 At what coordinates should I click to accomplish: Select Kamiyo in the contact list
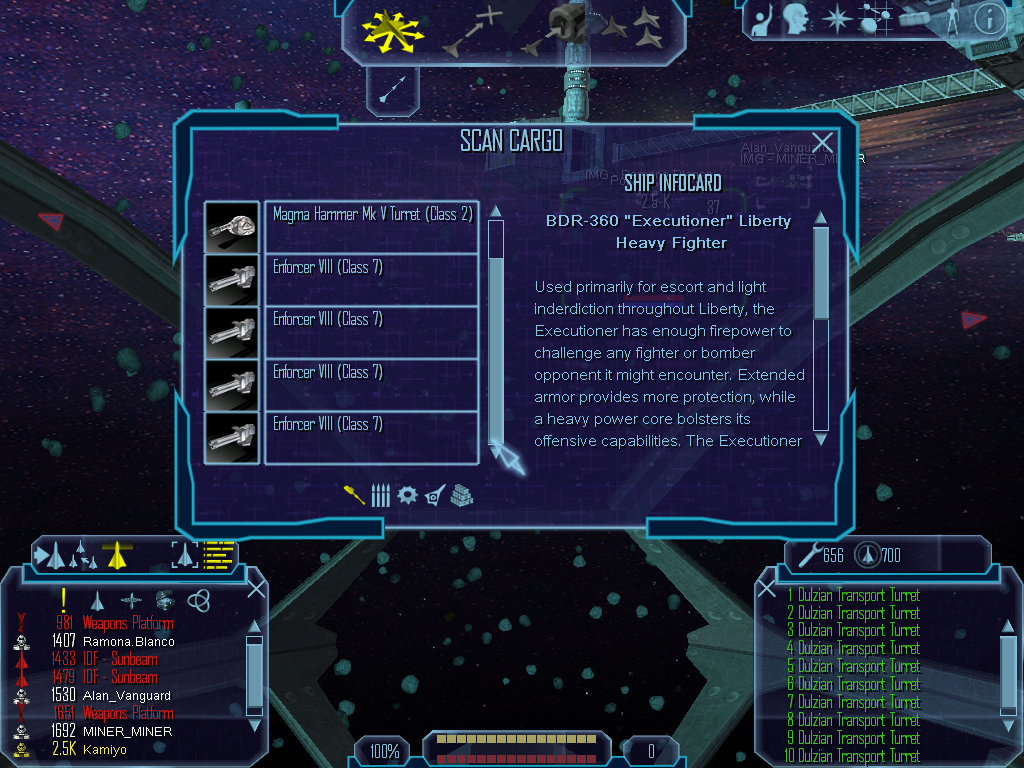coord(105,749)
